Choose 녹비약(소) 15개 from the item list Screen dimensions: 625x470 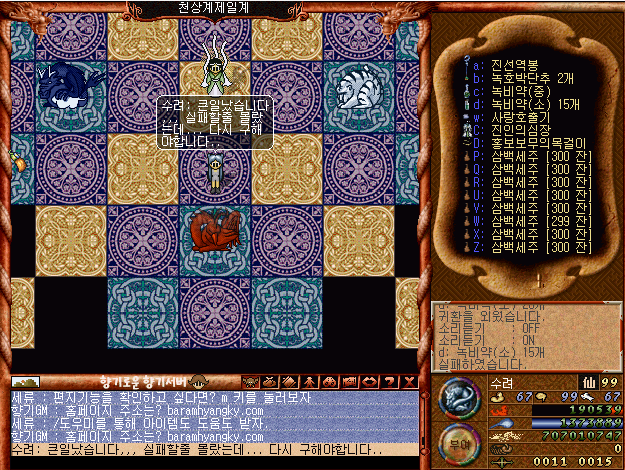[x=526, y=101]
